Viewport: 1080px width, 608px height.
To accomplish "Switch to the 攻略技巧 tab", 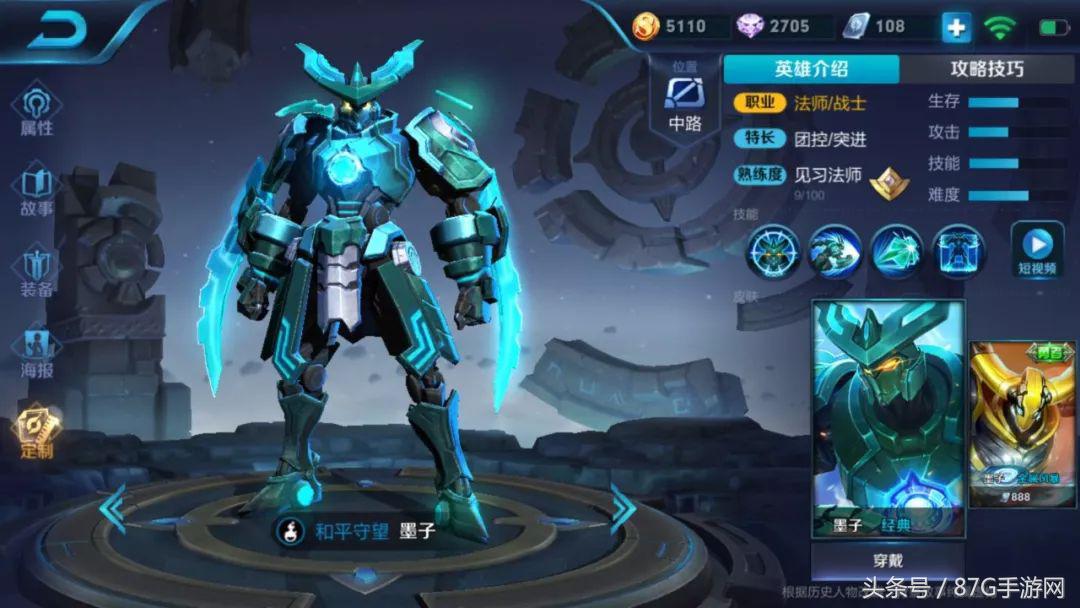I will coord(986,69).
